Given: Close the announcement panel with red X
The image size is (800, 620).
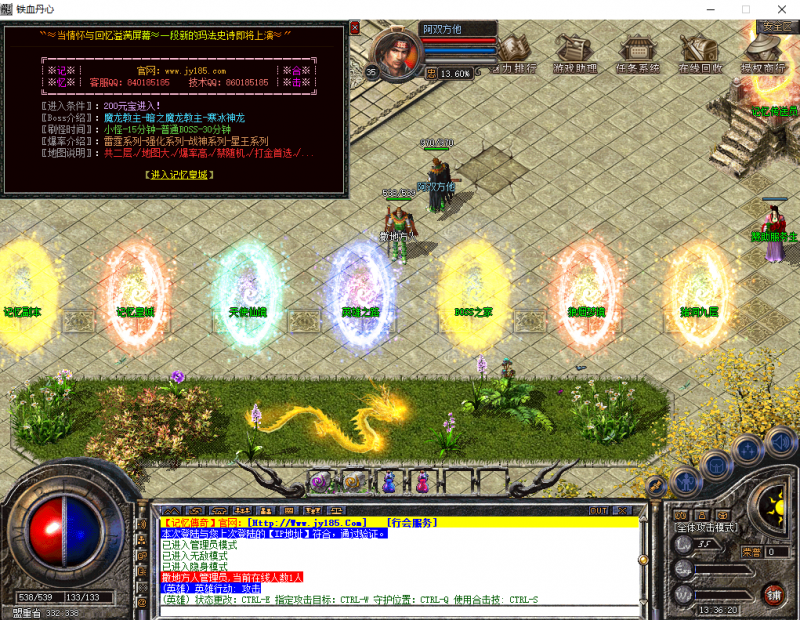Looking at the screenshot, I should coord(354,27).
